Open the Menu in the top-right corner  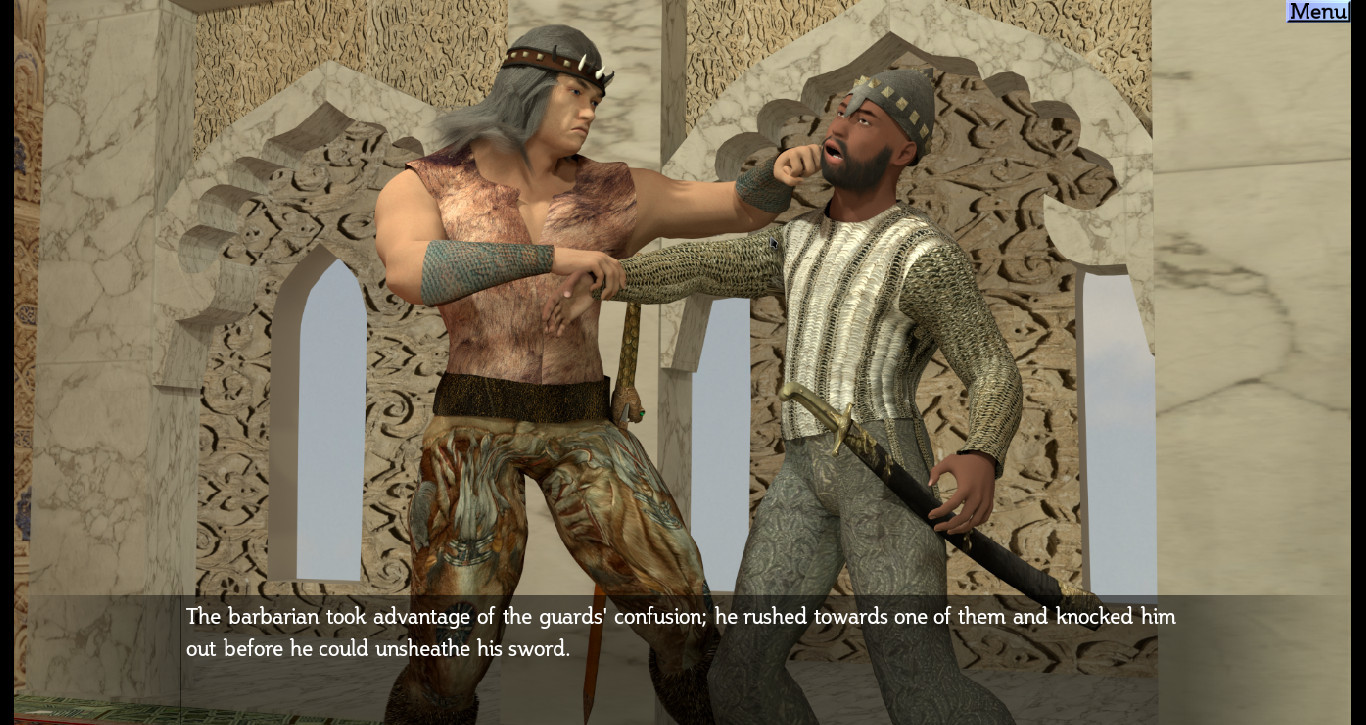[1317, 12]
